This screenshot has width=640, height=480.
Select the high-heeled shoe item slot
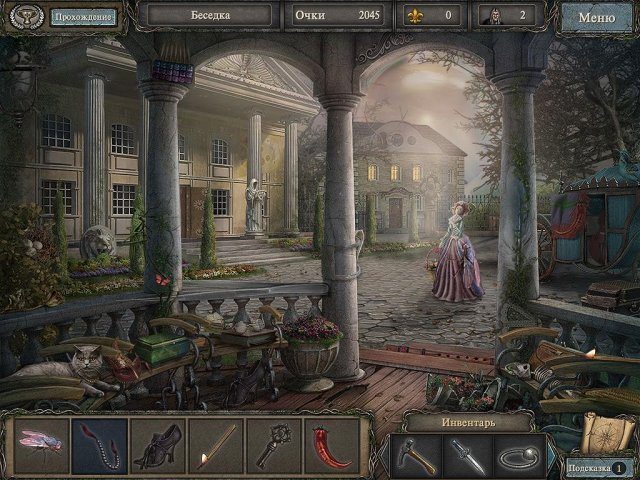pyautogui.click(x=156, y=445)
